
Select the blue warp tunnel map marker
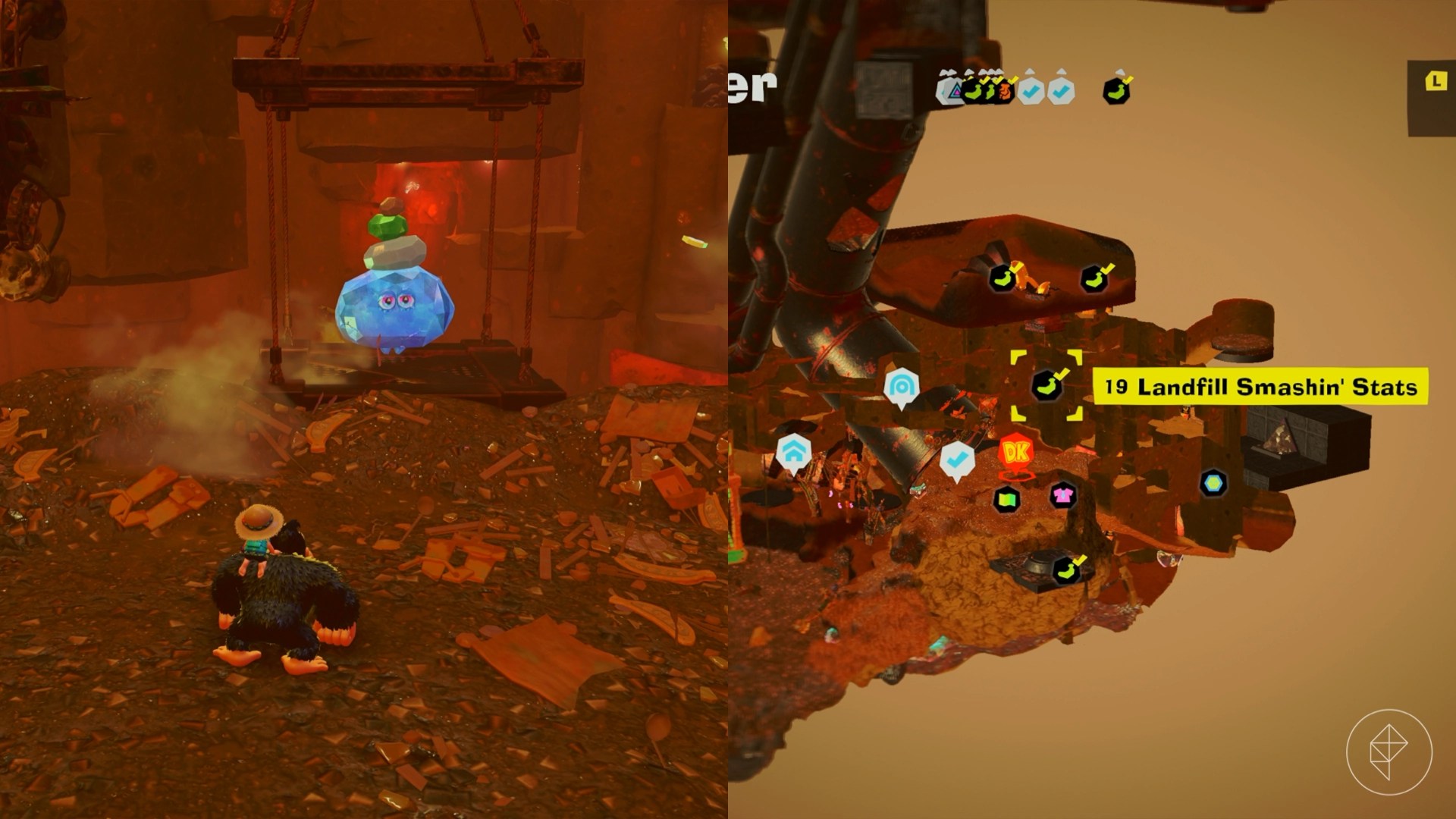click(902, 387)
